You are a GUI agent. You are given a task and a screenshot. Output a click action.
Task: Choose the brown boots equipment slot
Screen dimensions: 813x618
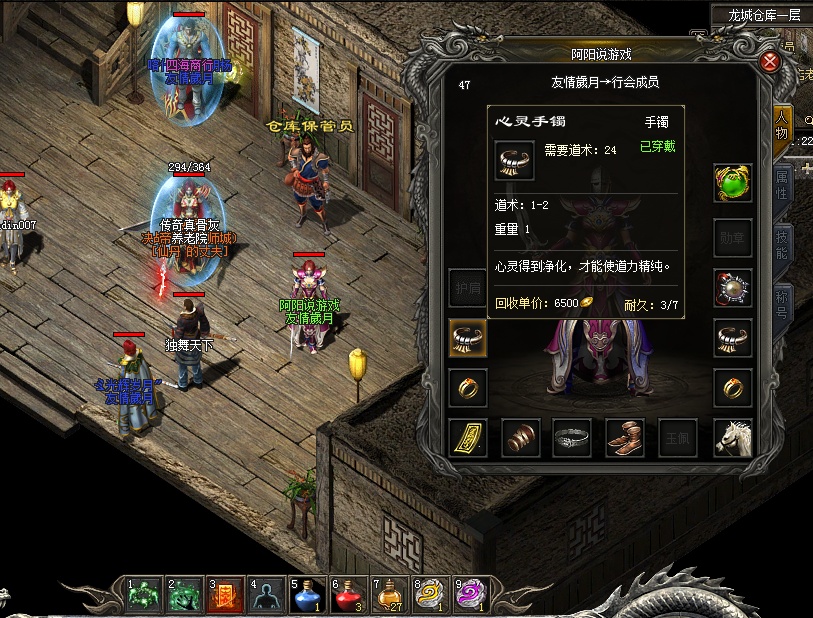625,438
